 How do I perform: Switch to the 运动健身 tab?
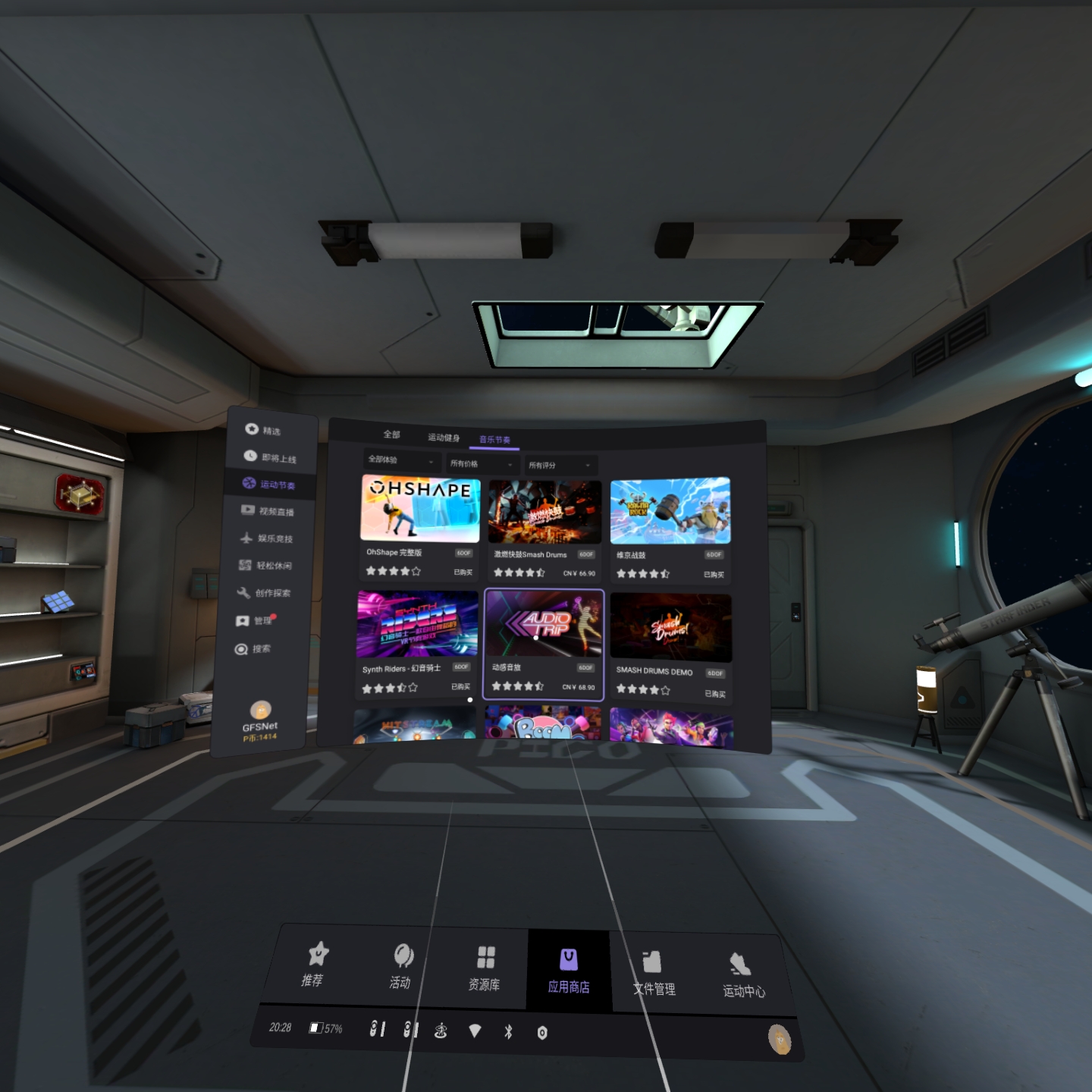(x=443, y=438)
